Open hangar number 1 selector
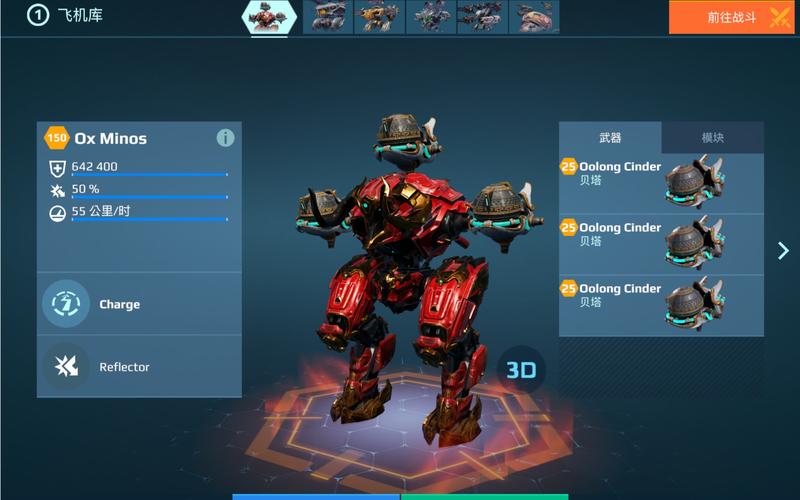 coord(38,16)
